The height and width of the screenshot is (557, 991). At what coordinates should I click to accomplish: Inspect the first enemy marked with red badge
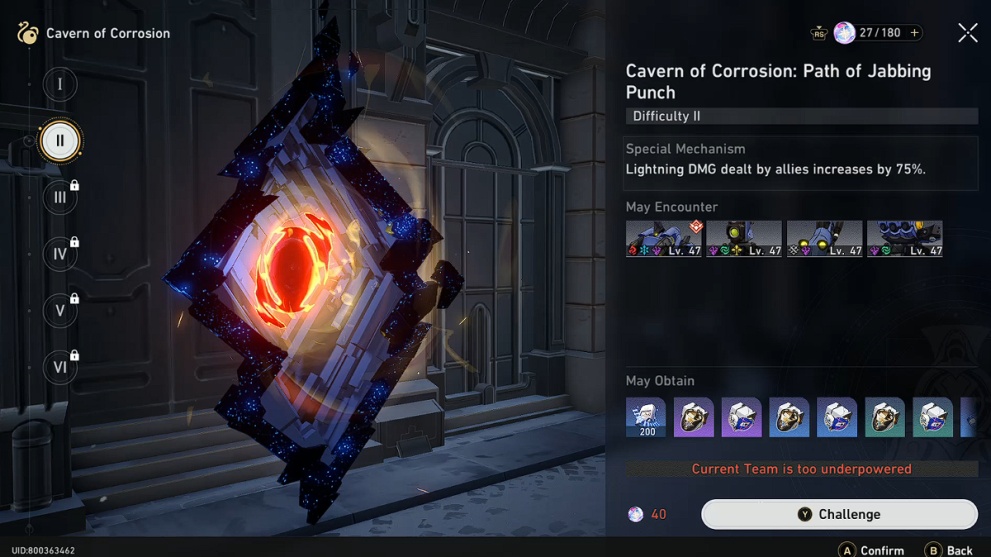pos(664,239)
